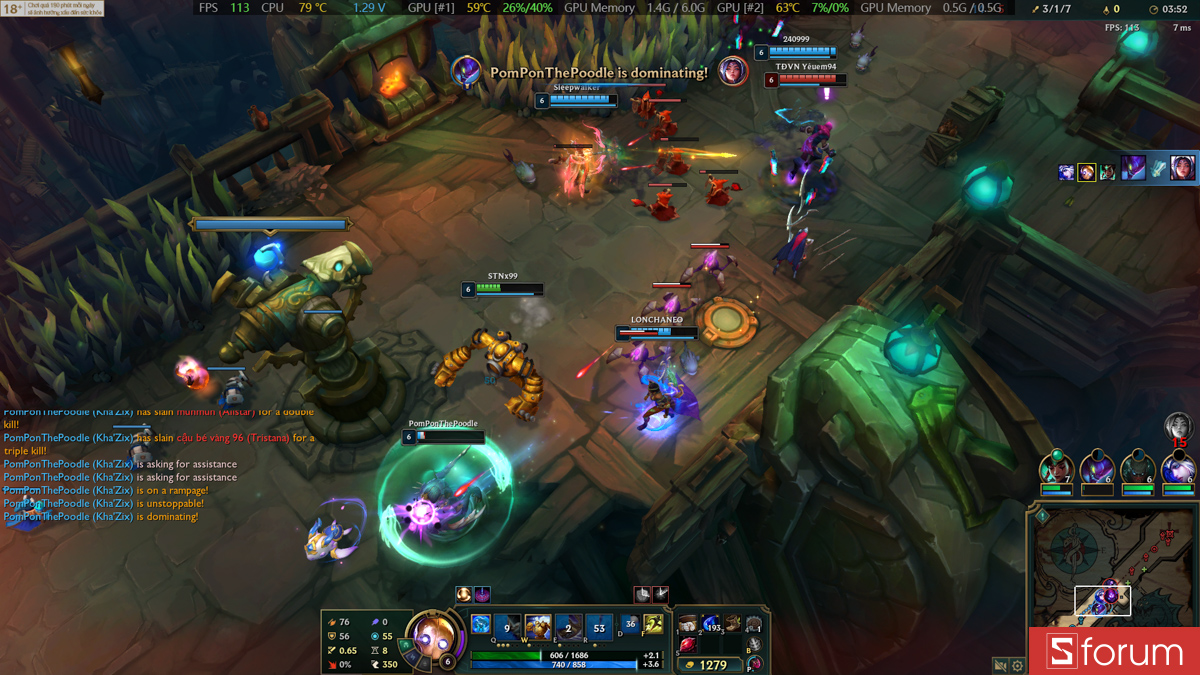Open settings with the gear icon
The image size is (1200, 675).
coord(1017,665)
